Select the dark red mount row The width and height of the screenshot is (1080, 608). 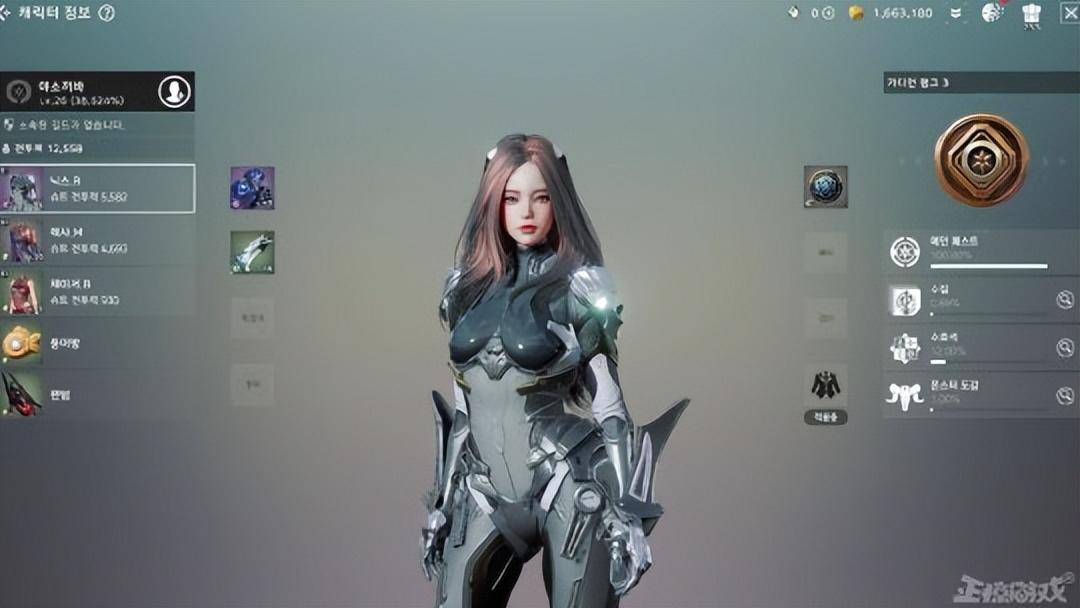point(98,394)
